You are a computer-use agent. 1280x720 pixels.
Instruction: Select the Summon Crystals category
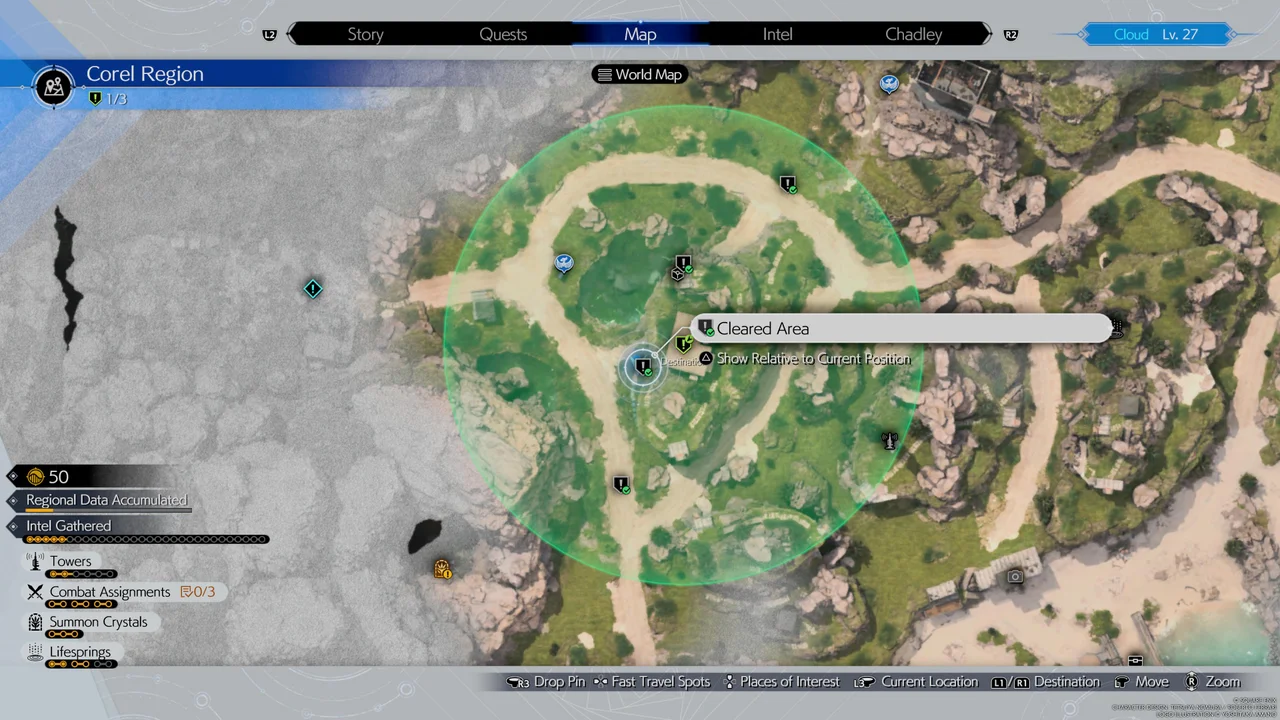98,622
